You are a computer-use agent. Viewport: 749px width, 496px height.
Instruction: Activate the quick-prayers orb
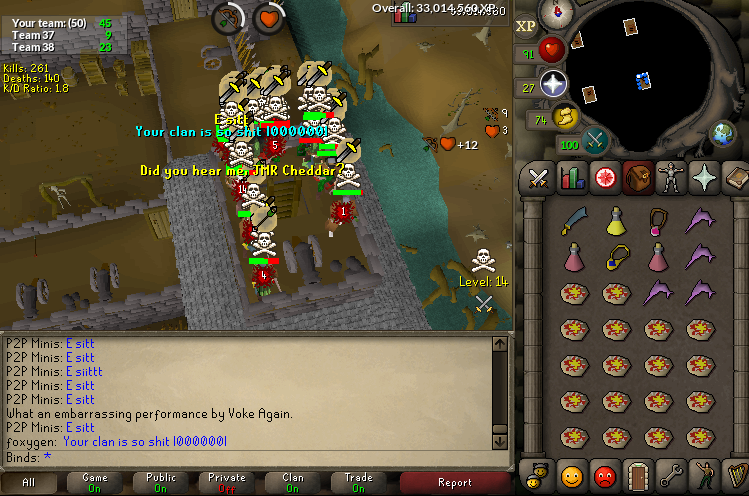tap(554, 84)
